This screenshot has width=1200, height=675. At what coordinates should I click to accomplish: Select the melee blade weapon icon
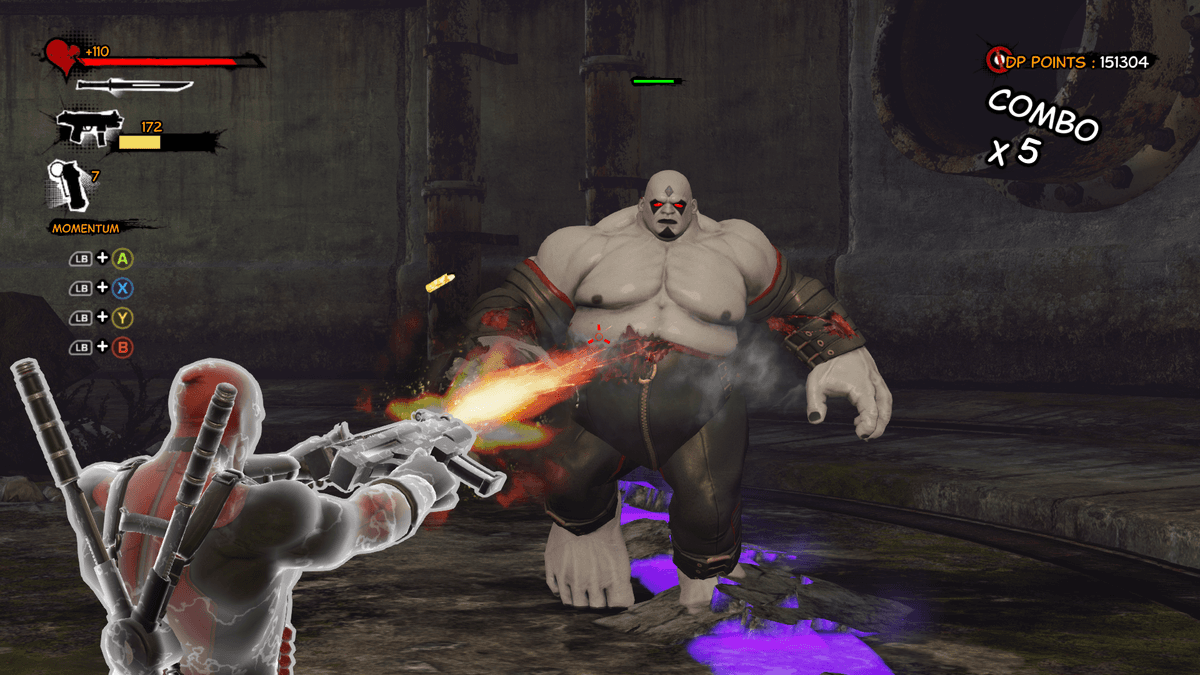[133, 85]
